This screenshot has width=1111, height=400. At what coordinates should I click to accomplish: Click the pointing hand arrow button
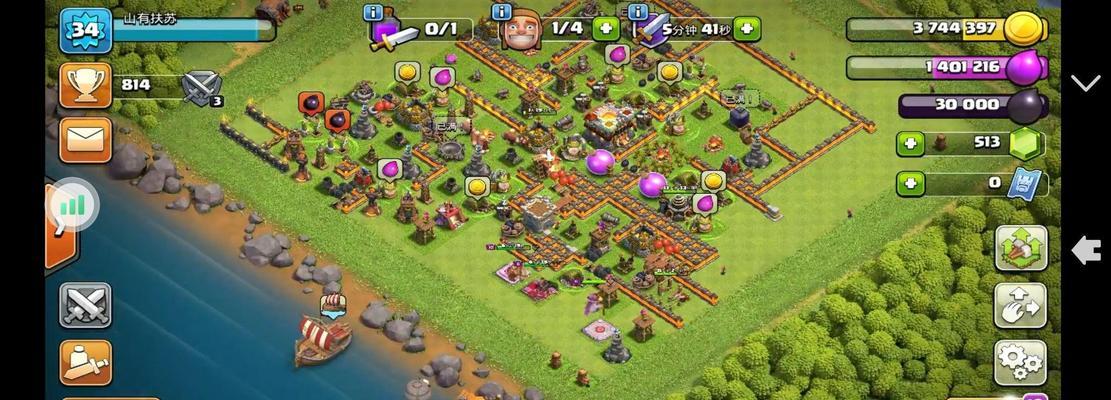[1020, 305]
